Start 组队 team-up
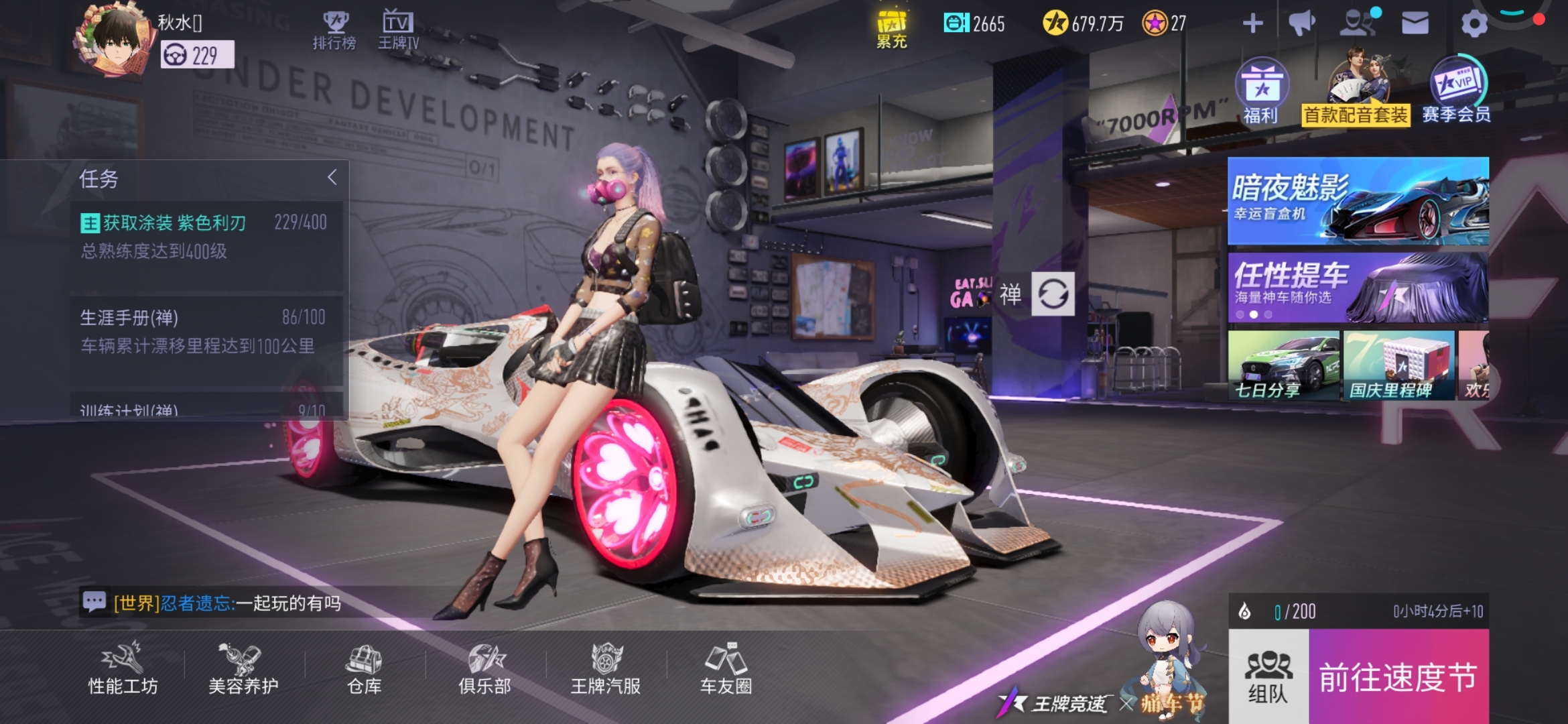The height and width of the screenshot is (724, 1568). (1268, 677)
